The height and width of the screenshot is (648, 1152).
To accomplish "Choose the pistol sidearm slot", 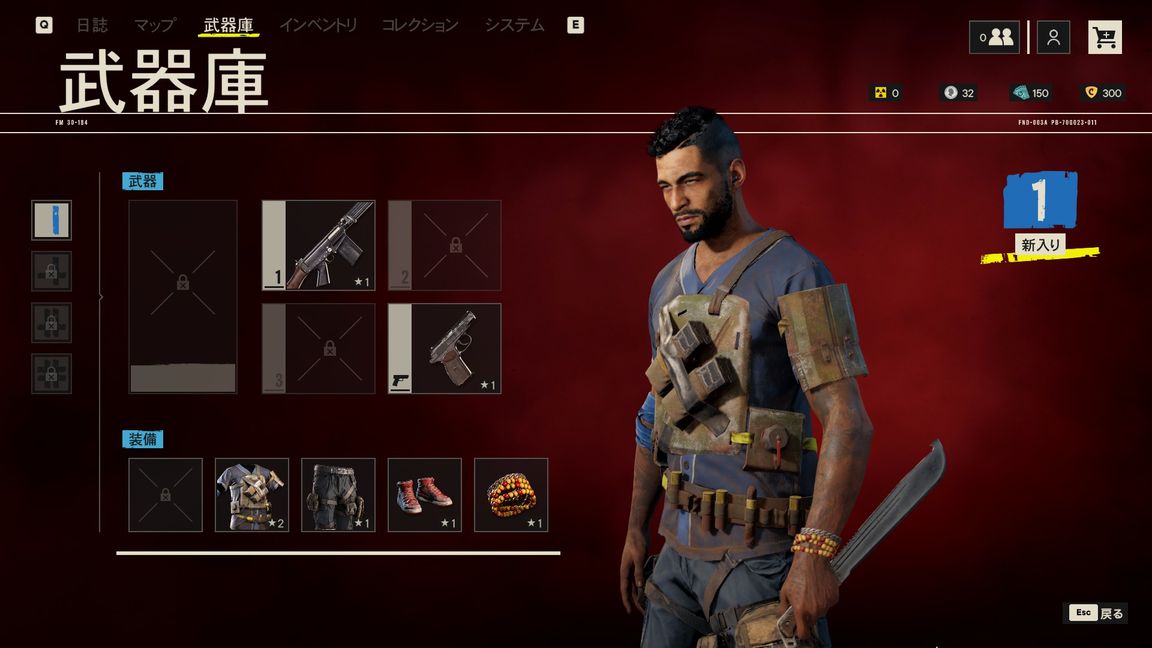I will click(x=445, y=349).
